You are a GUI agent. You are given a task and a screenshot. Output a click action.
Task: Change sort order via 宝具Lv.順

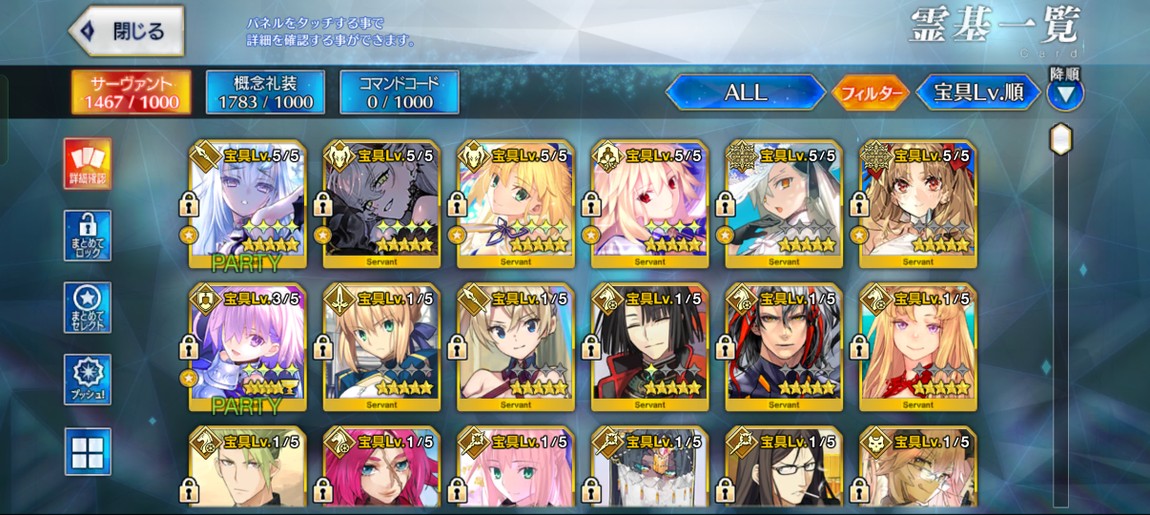(978, 93)
